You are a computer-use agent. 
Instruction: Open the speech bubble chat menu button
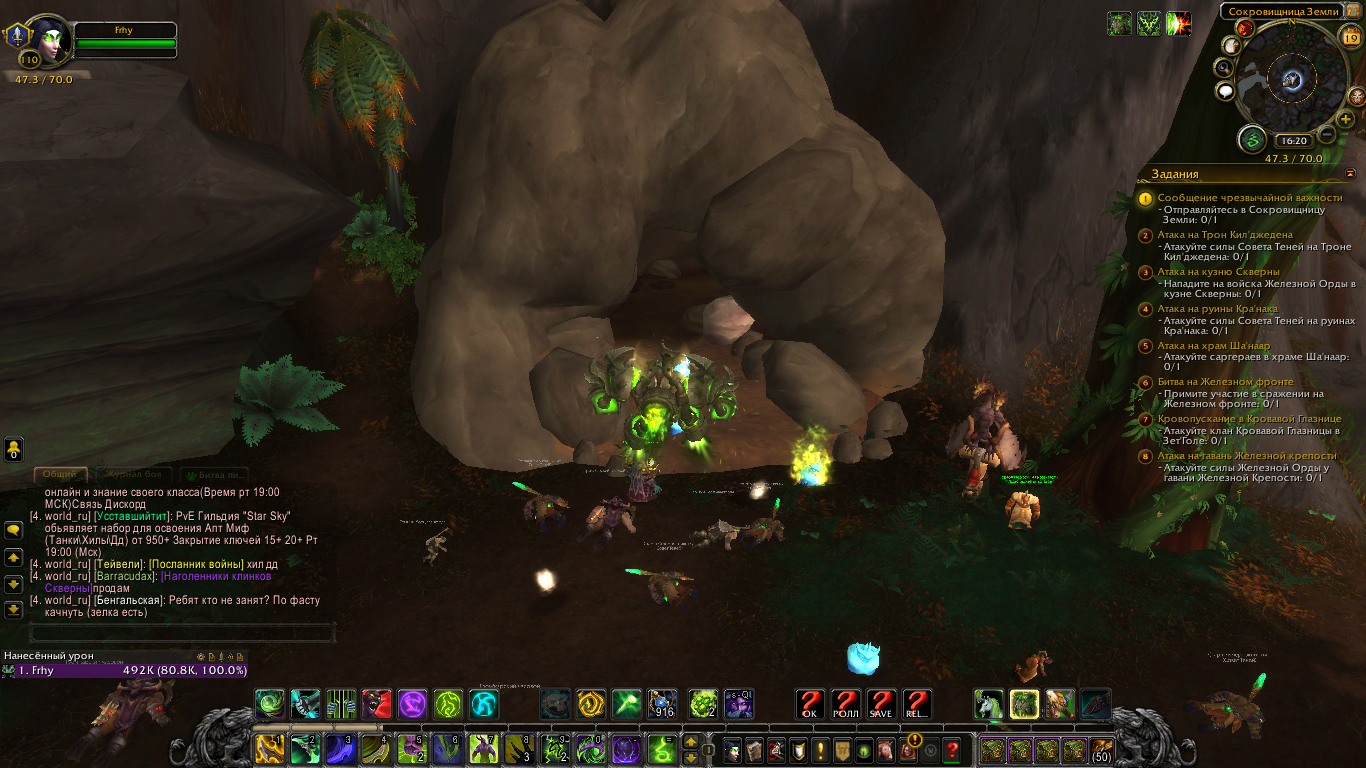[x=14, y=529]
